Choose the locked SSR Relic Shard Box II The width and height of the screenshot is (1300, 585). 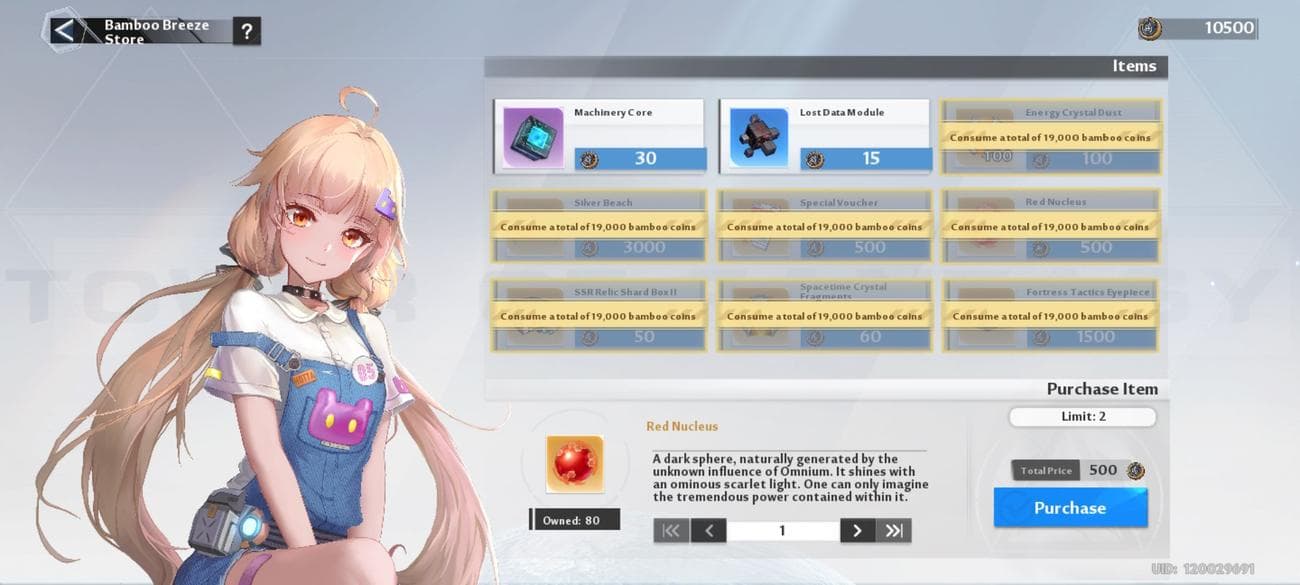599,316
